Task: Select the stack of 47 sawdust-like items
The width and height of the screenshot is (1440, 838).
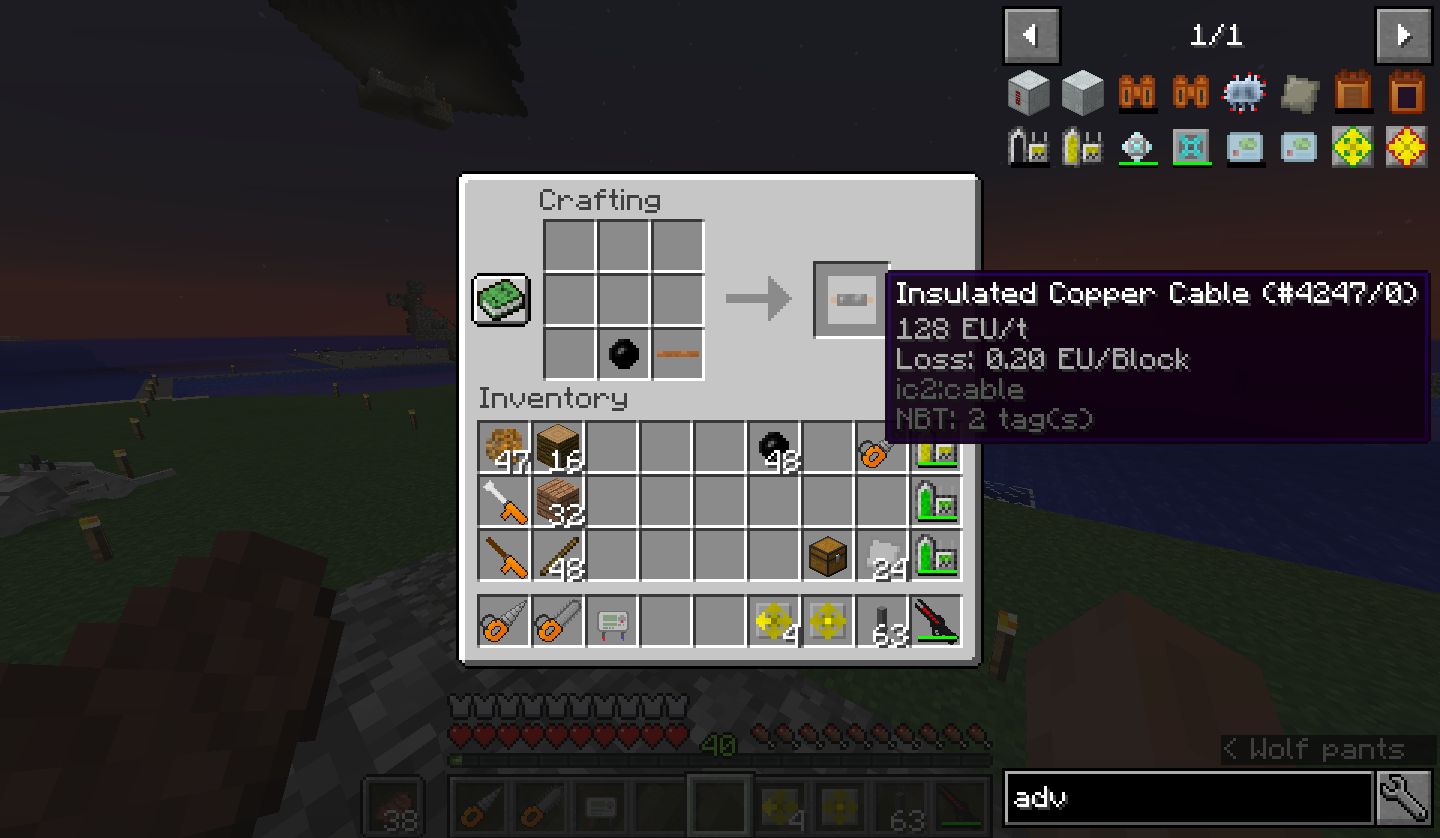Action: [x=504, y=446]
